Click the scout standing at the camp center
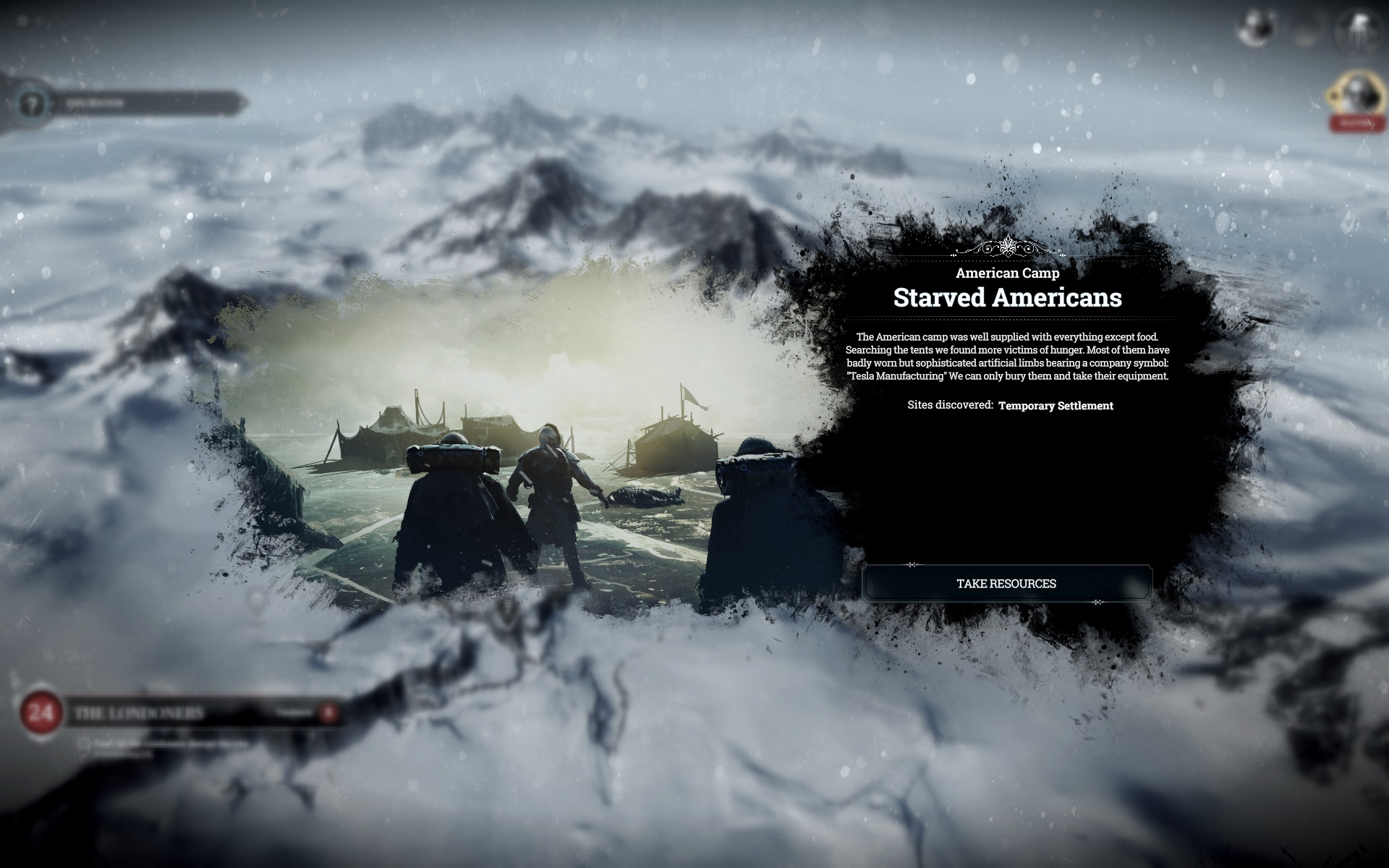1389x868 pixels. [551, 492]
